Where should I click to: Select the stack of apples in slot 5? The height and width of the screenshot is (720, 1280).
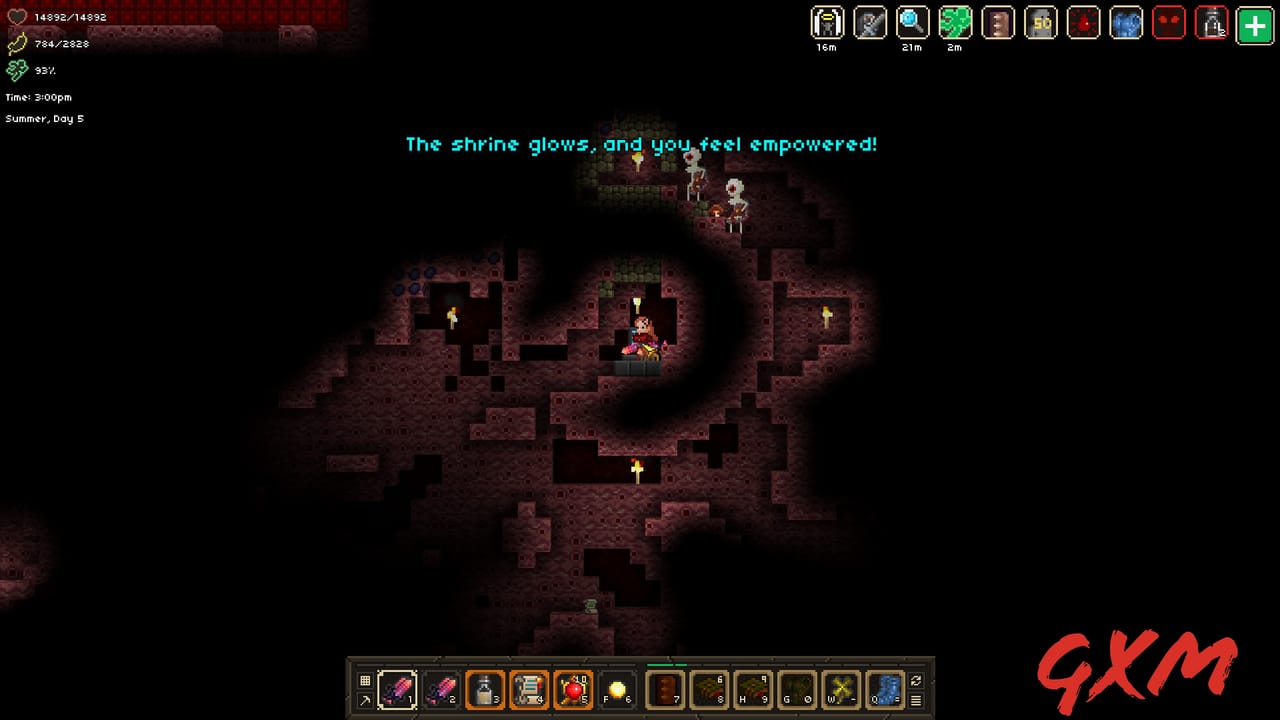tap(573, 688)
